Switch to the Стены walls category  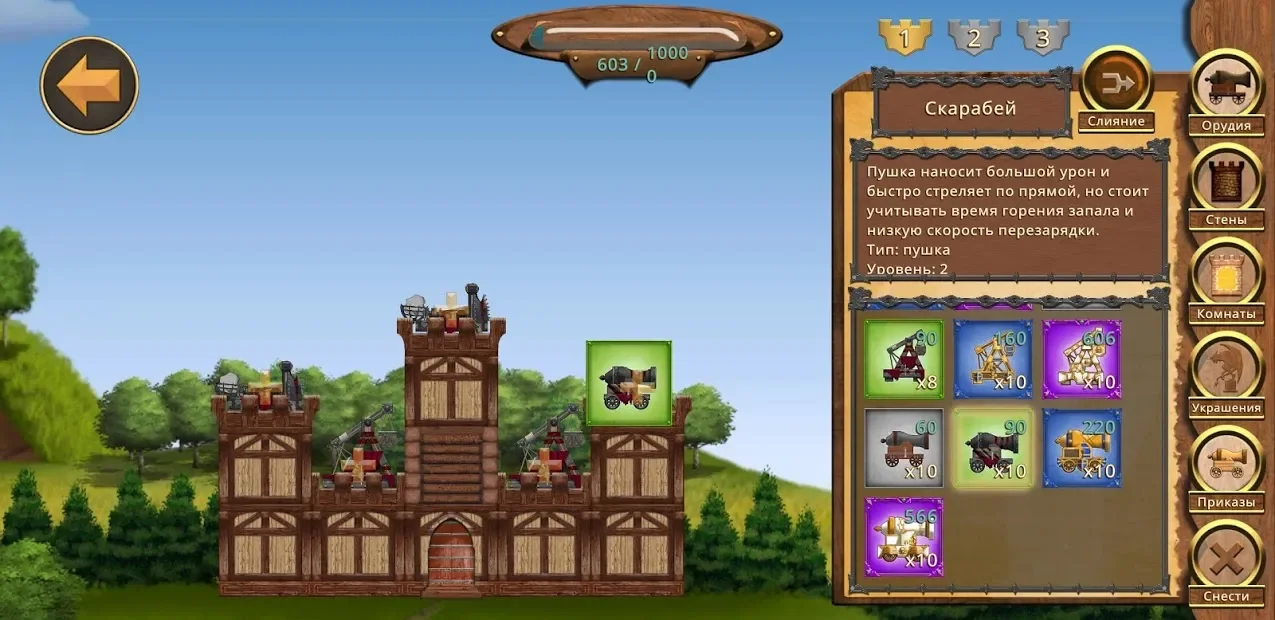[1226, 183]
